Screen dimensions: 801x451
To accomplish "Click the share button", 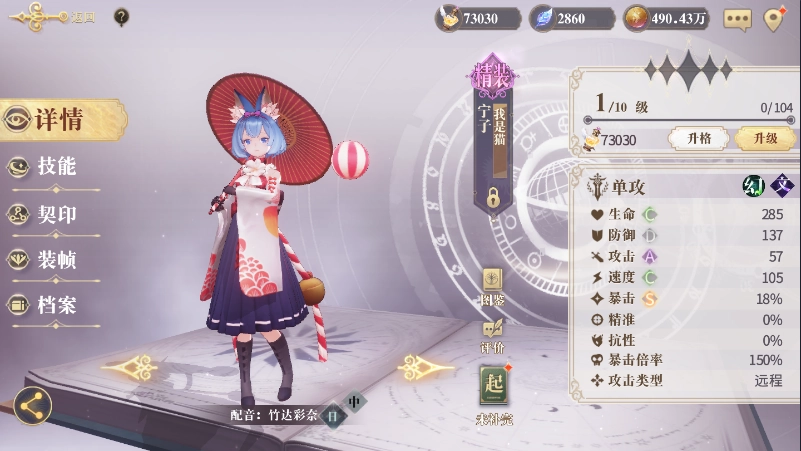I will (33, 405).
